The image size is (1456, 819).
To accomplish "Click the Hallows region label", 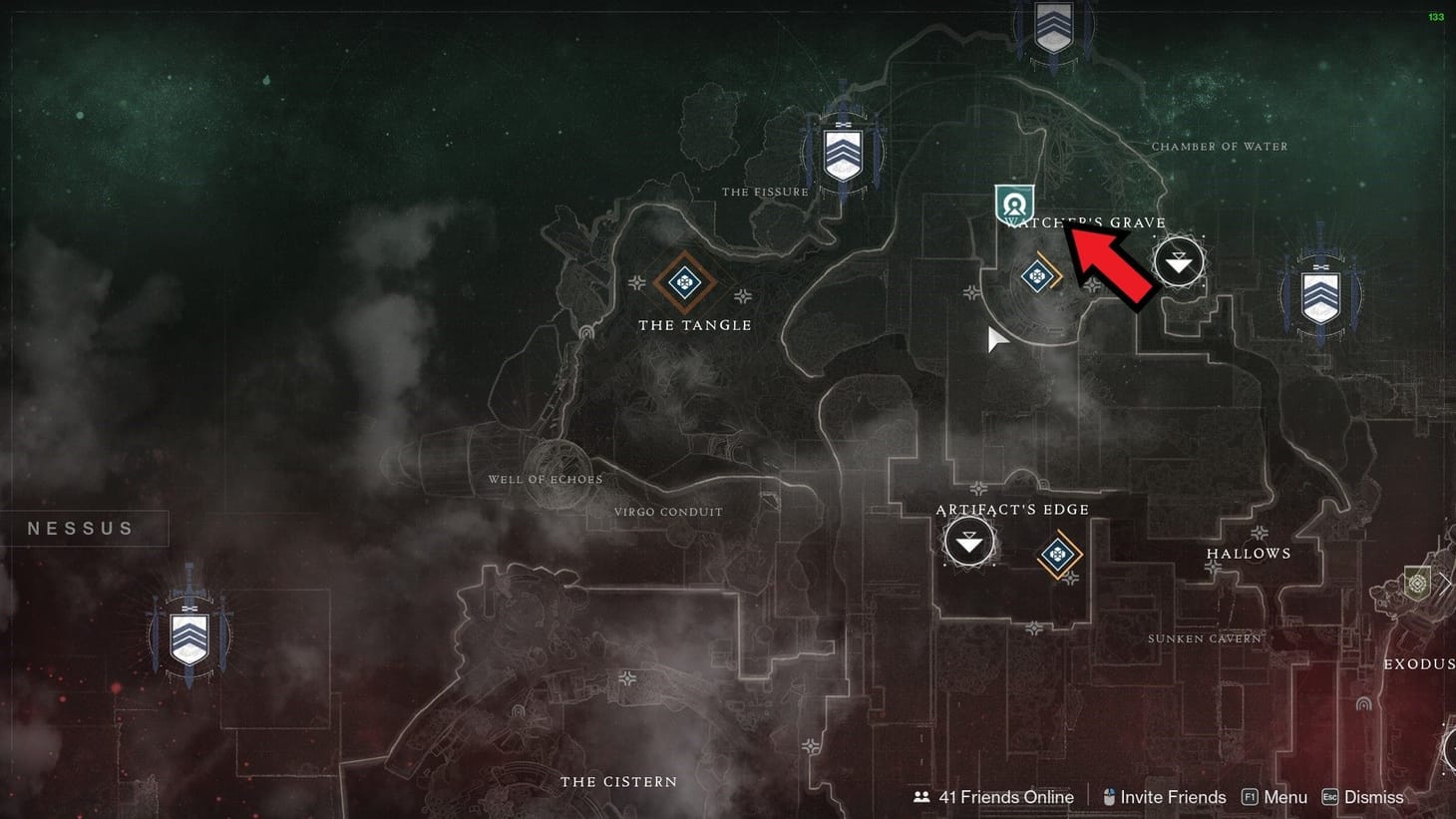I will 1251,553.
